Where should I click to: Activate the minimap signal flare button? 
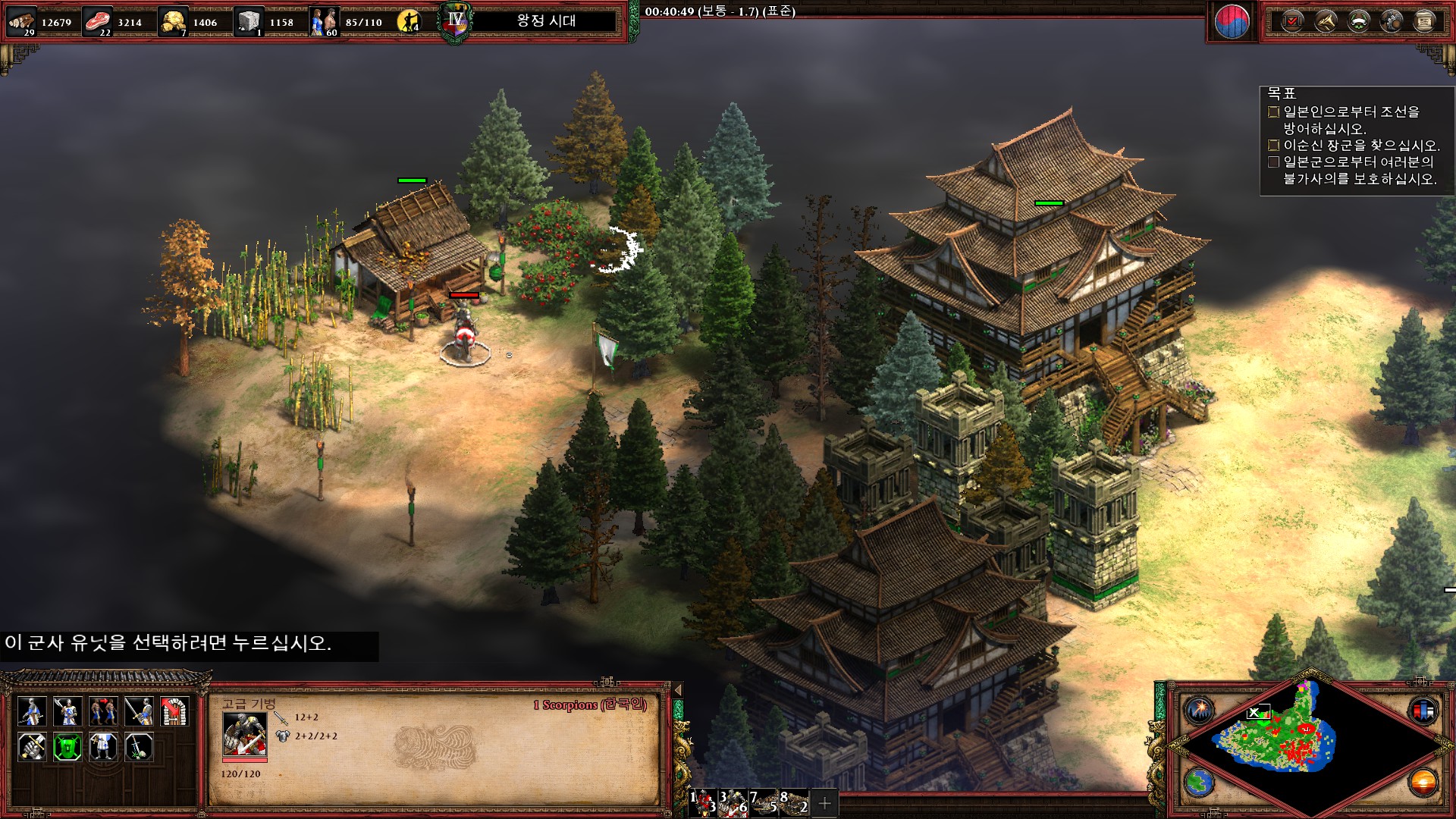click(x=1200, y=710)
